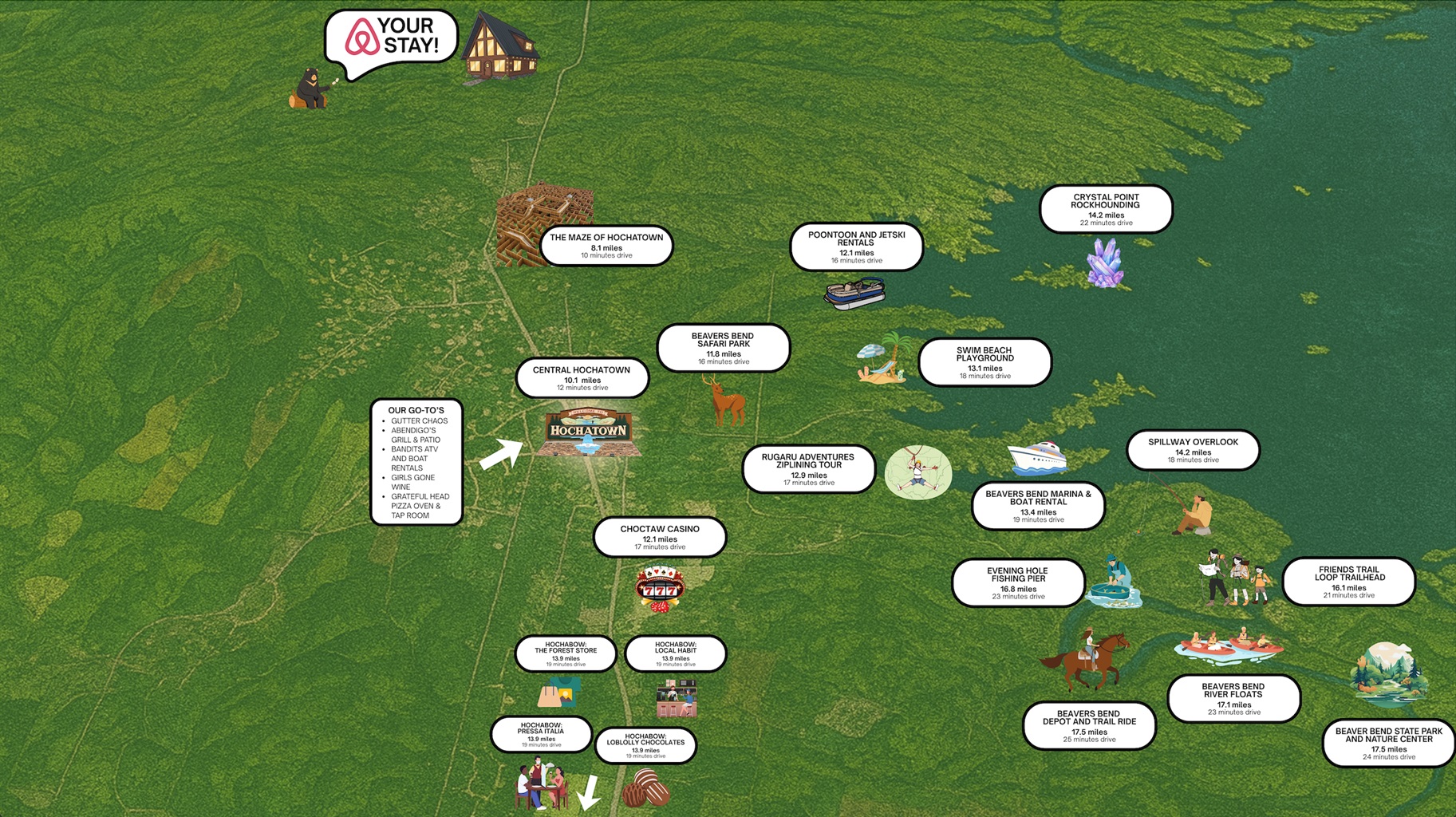
Task: Choose the Spillway Overlook marker
Action: (1193, 450)
